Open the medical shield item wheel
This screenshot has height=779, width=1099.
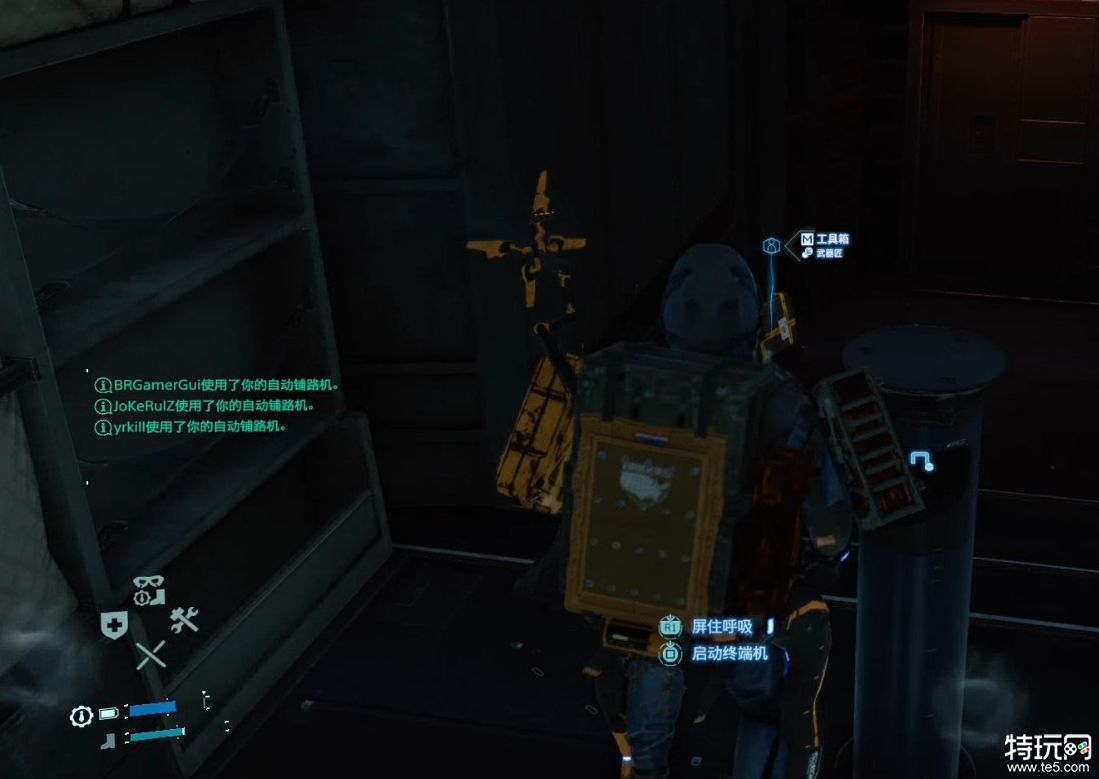tap(114, 624)
